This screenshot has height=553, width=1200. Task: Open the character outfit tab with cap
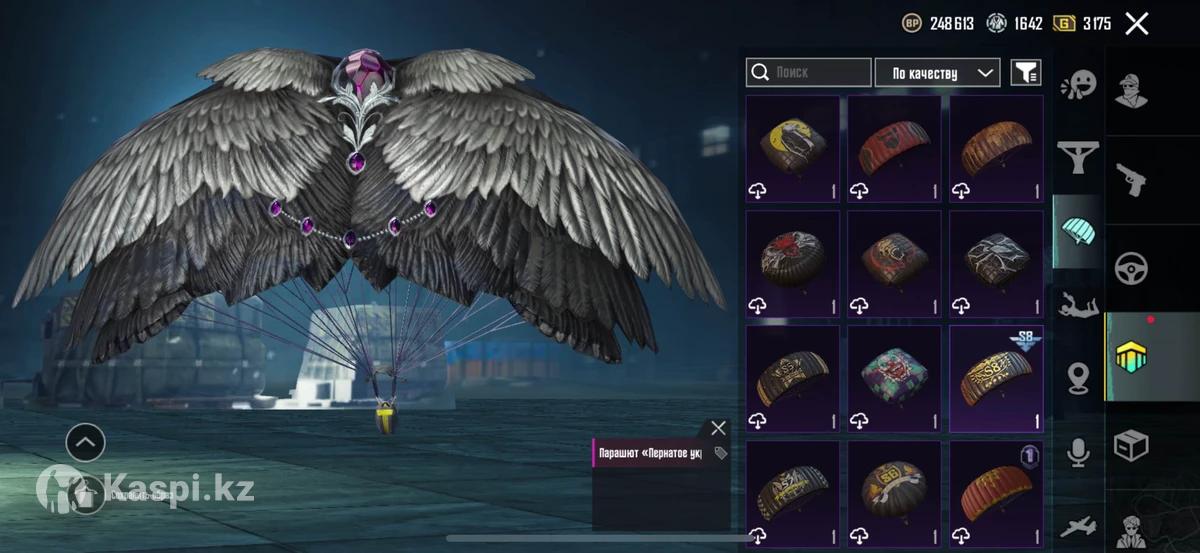tap(1131, 92)
